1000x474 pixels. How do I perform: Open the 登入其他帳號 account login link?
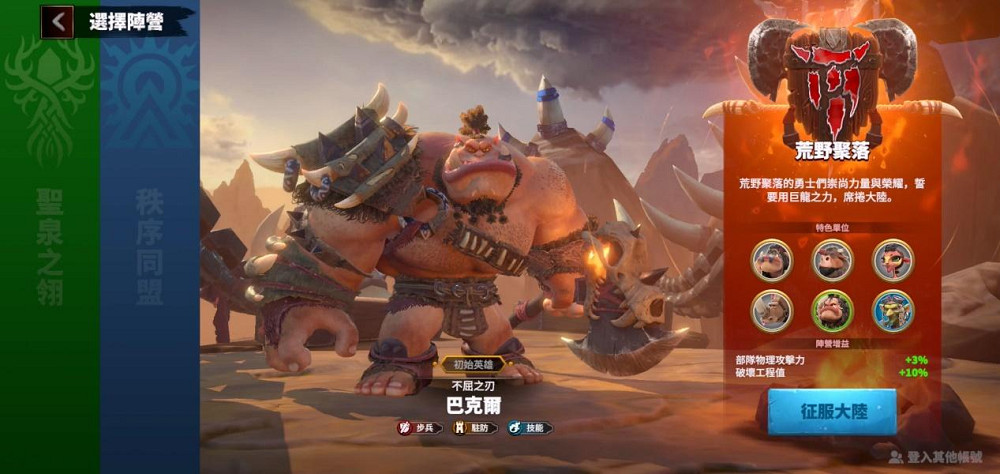pos(935,456)
